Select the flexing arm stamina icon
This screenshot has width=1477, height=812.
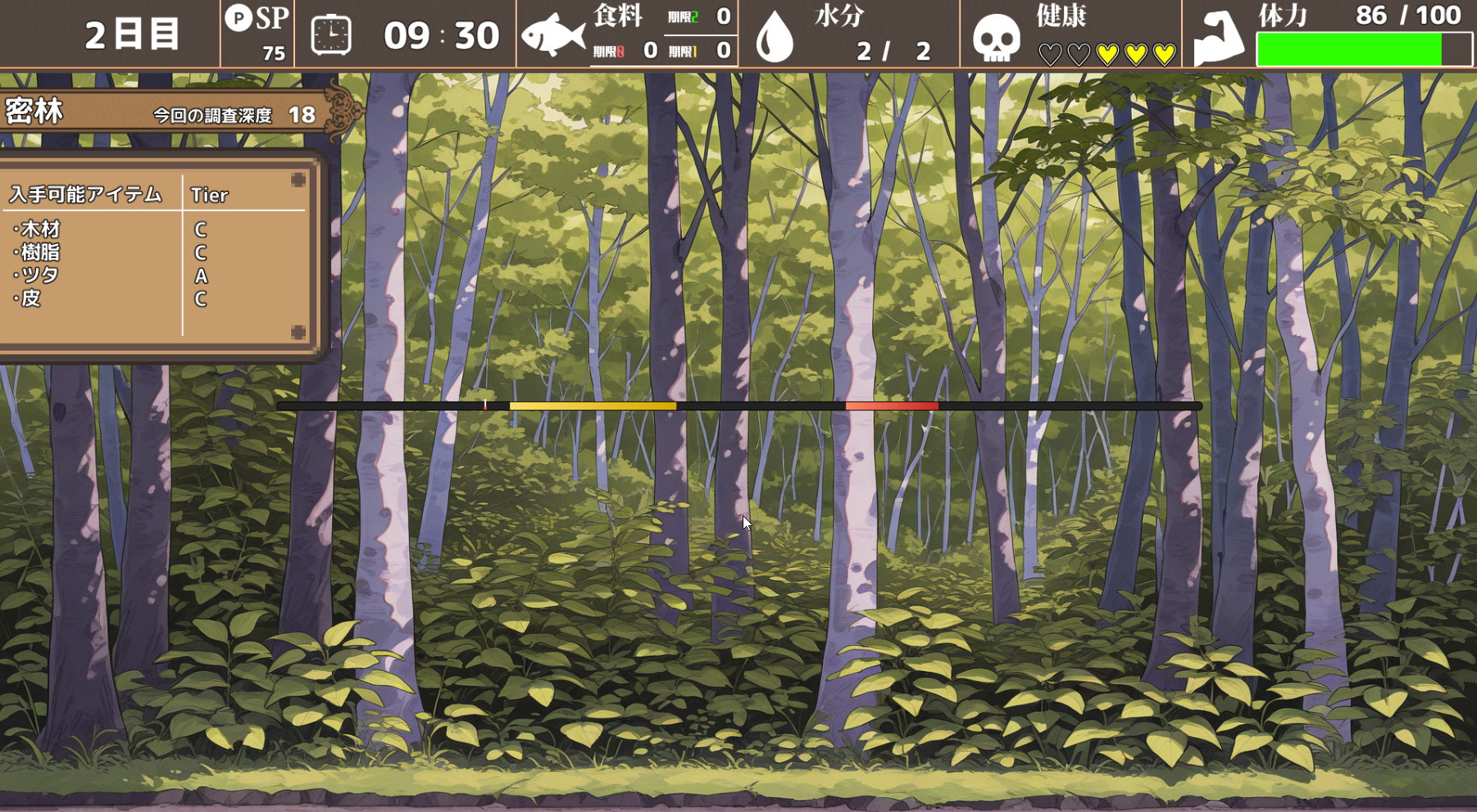tap(1218, 38)
